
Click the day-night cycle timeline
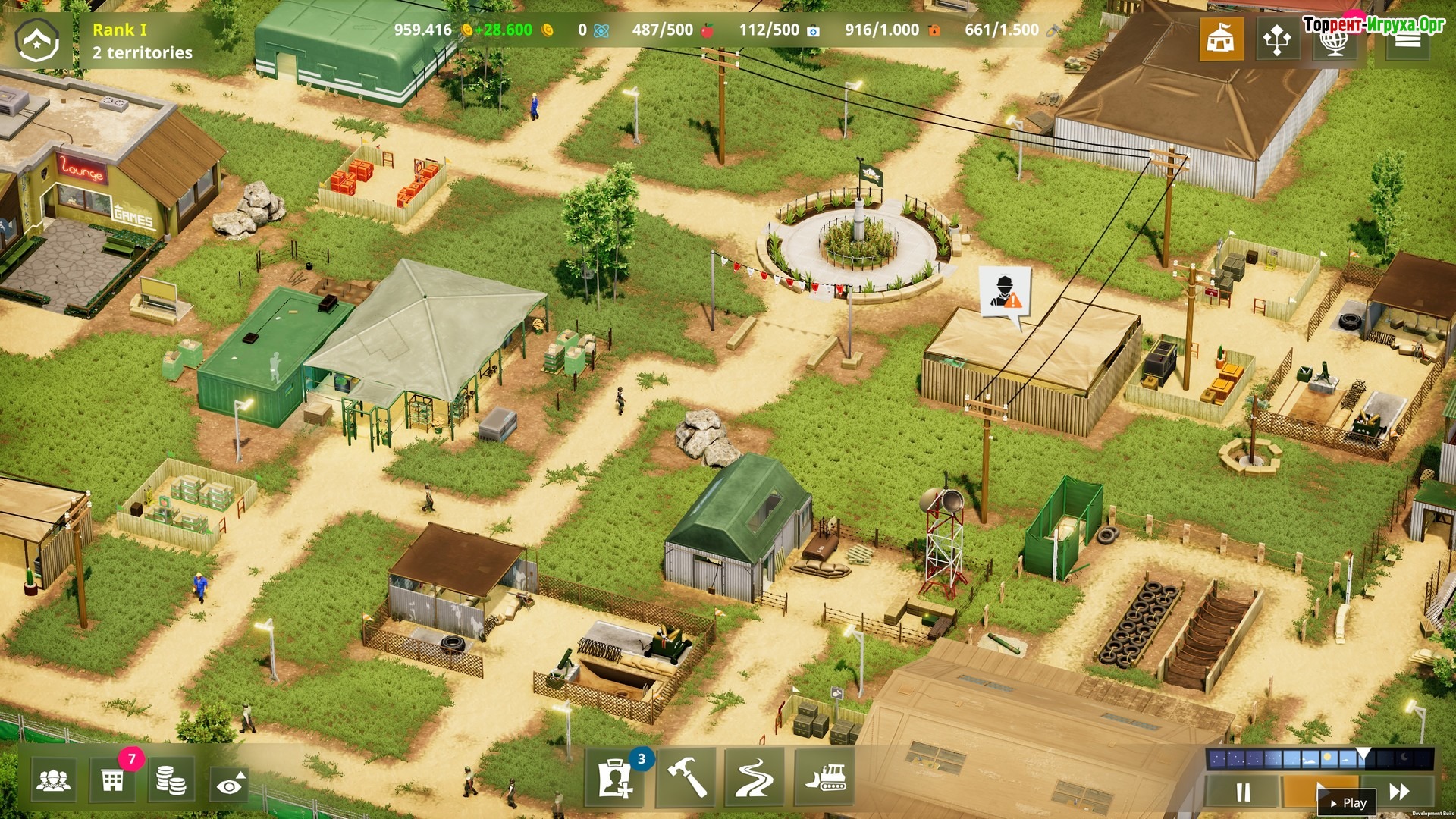coord(1319,758)
